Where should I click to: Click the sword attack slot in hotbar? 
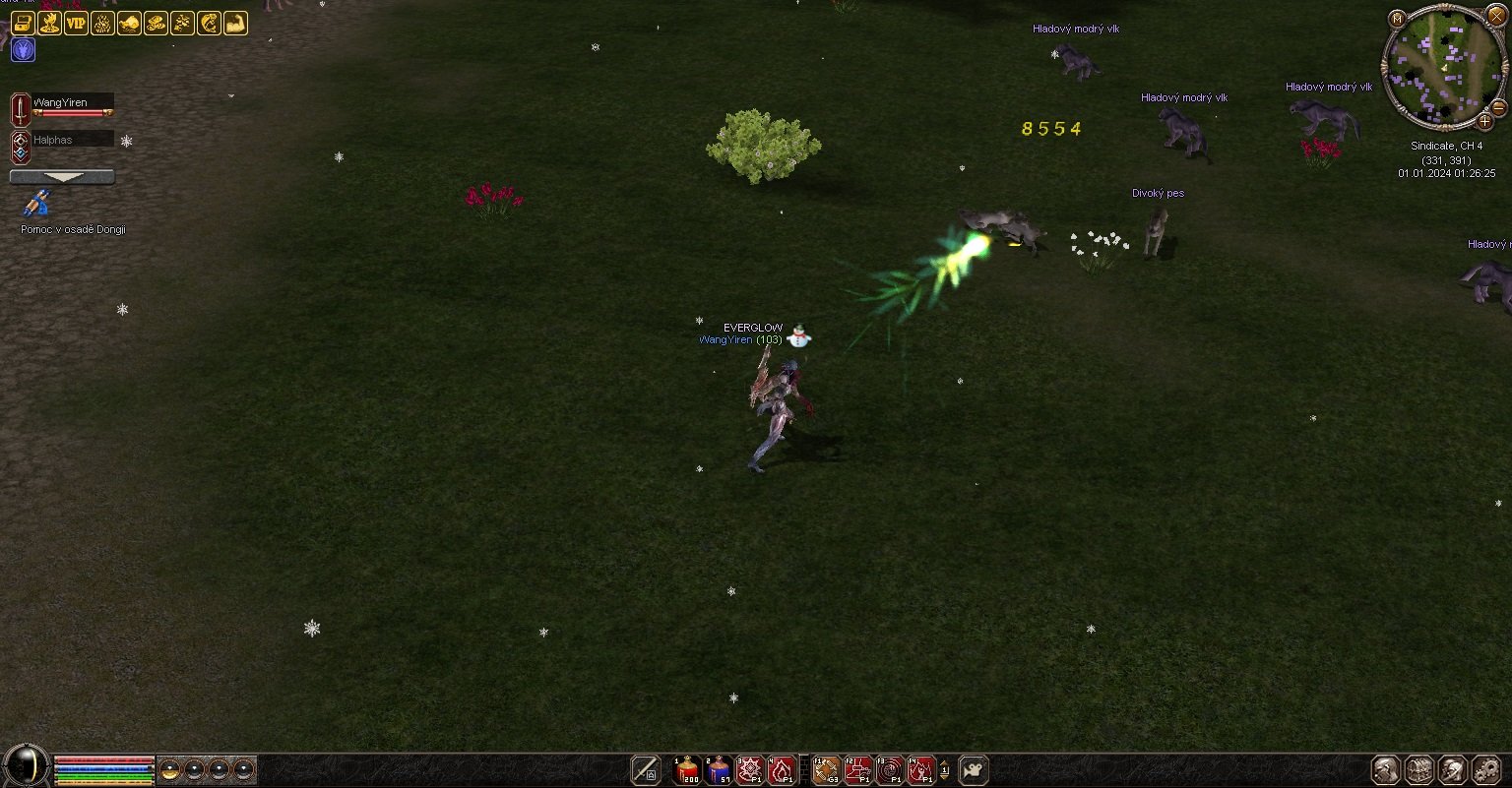(x=646, y=770)
